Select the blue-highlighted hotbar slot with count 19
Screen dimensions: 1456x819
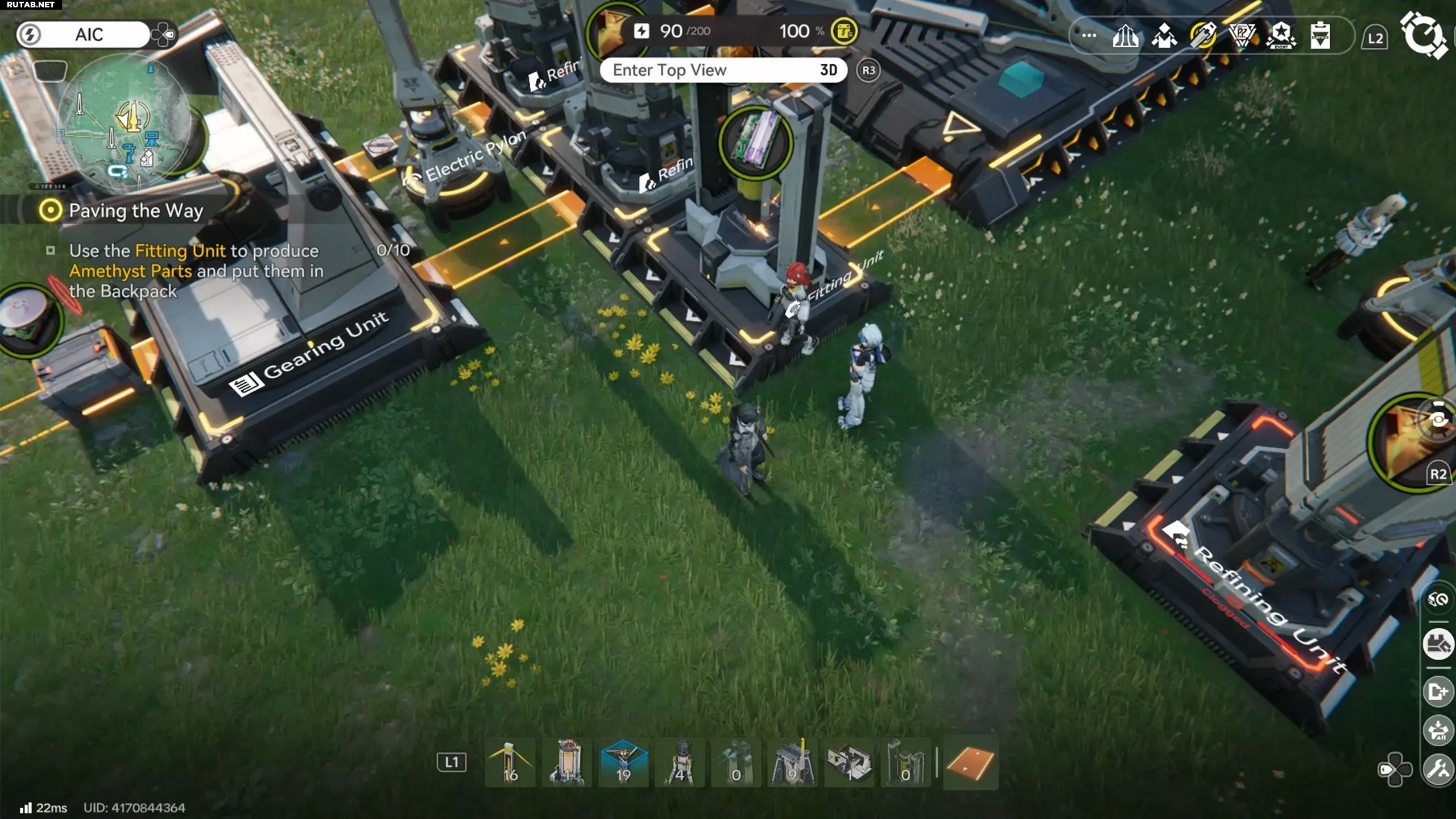(x=623, y=763)
